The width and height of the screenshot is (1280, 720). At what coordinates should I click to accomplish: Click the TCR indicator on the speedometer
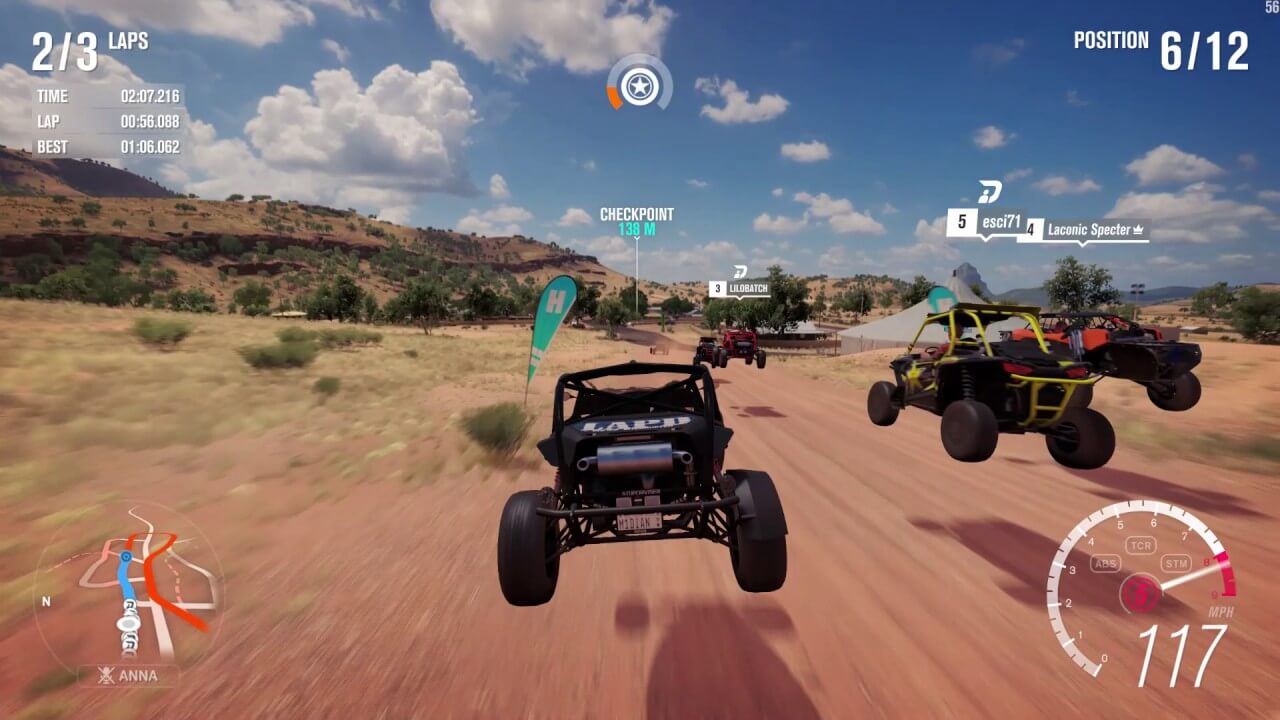[1140, 545]
